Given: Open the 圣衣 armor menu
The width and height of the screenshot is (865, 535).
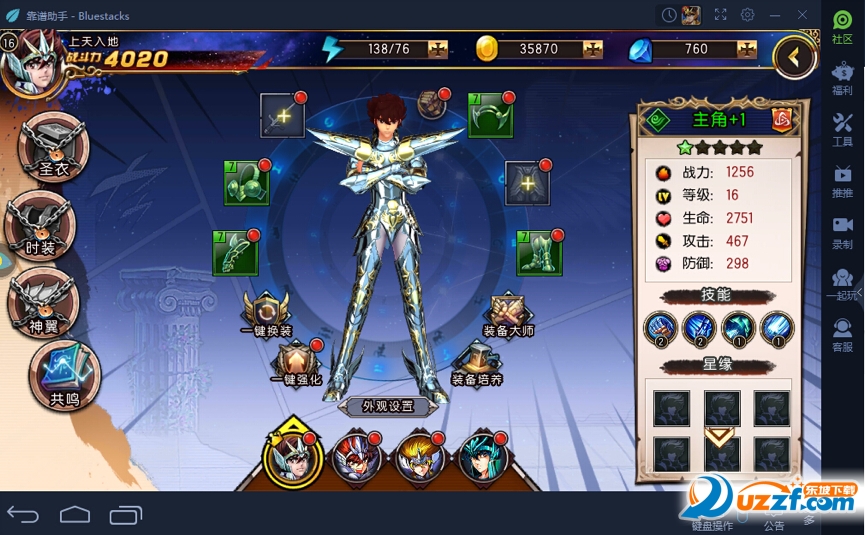Looking at the screenshot, I should coord(52,147).
